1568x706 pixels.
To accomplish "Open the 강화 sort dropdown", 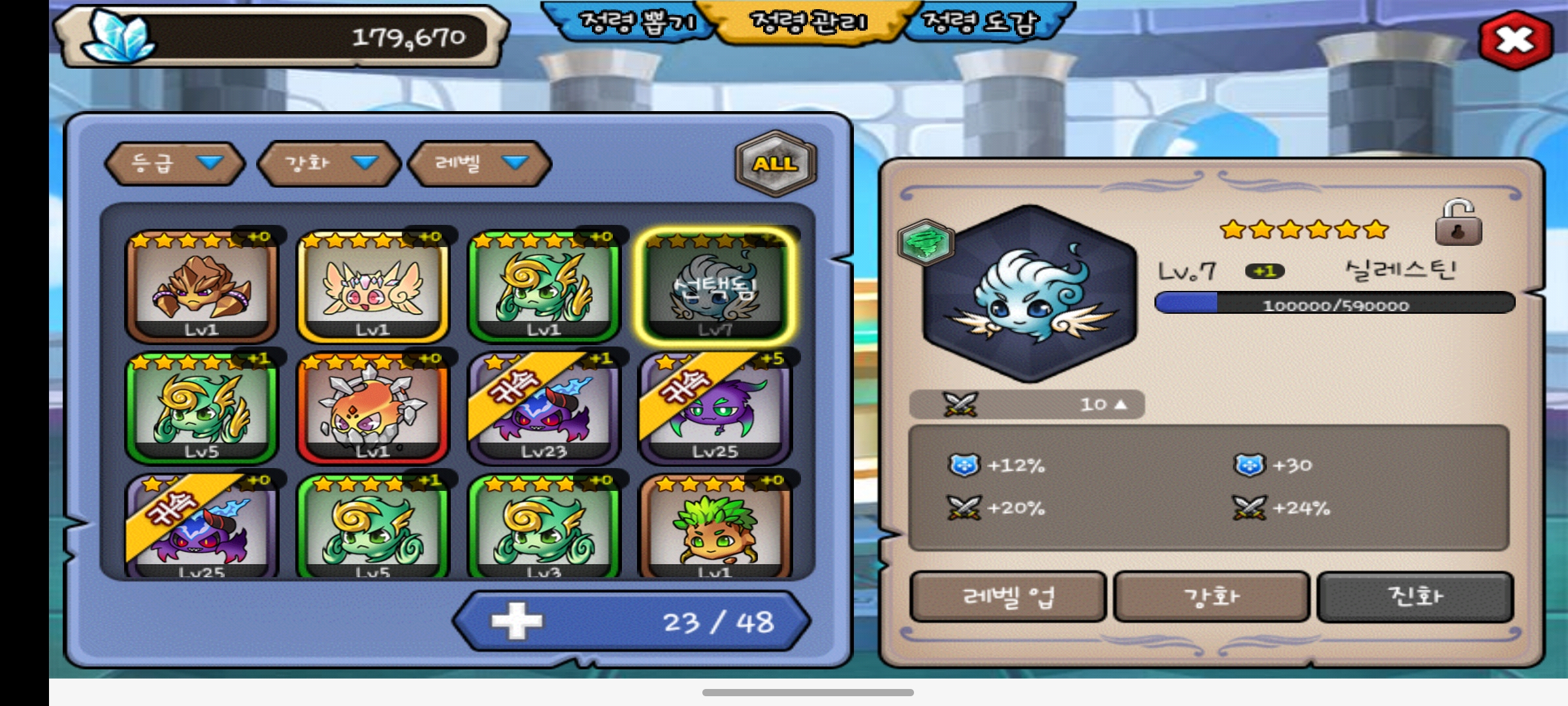I will [329, 163].
